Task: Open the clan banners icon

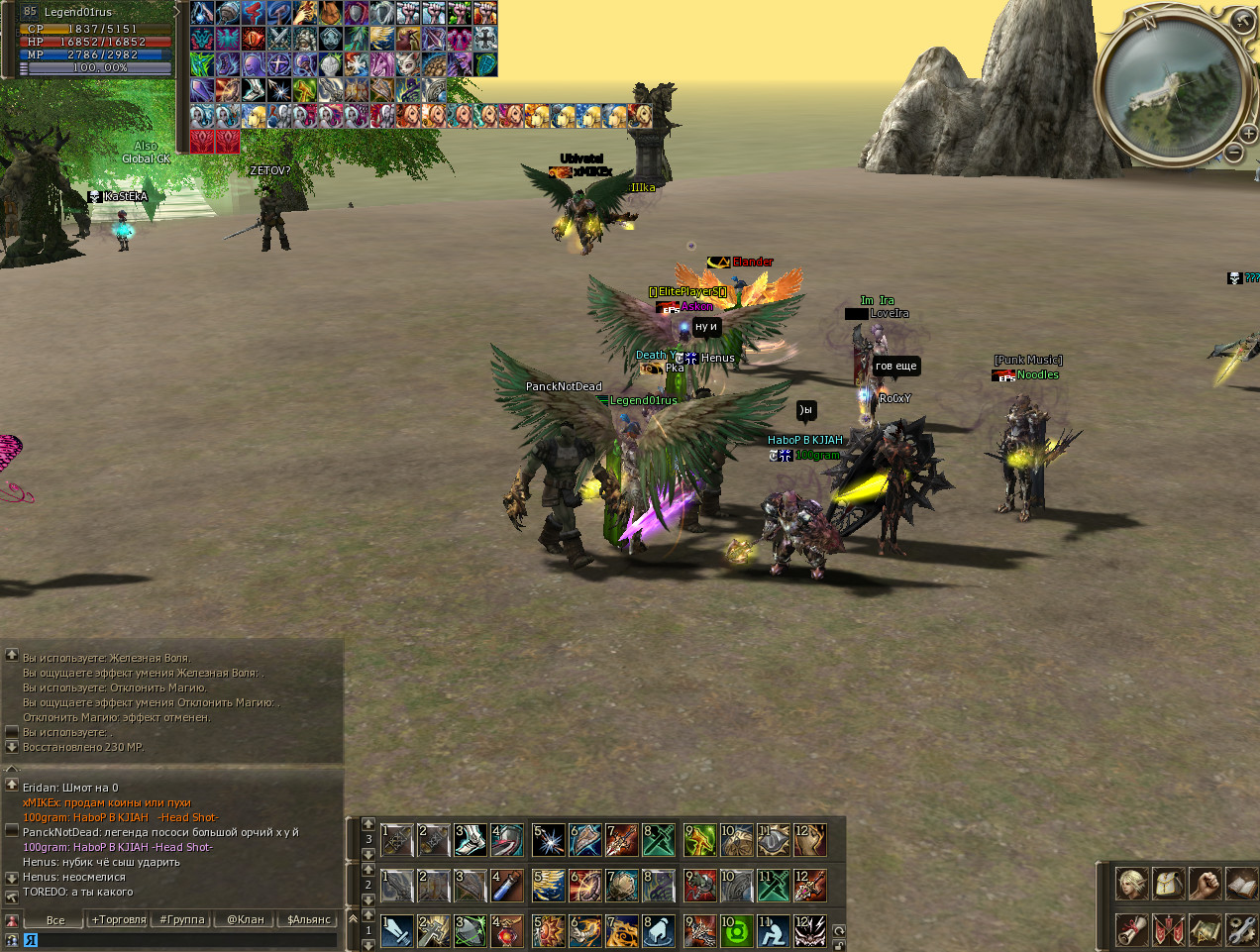Action: tap(1169, 929)
